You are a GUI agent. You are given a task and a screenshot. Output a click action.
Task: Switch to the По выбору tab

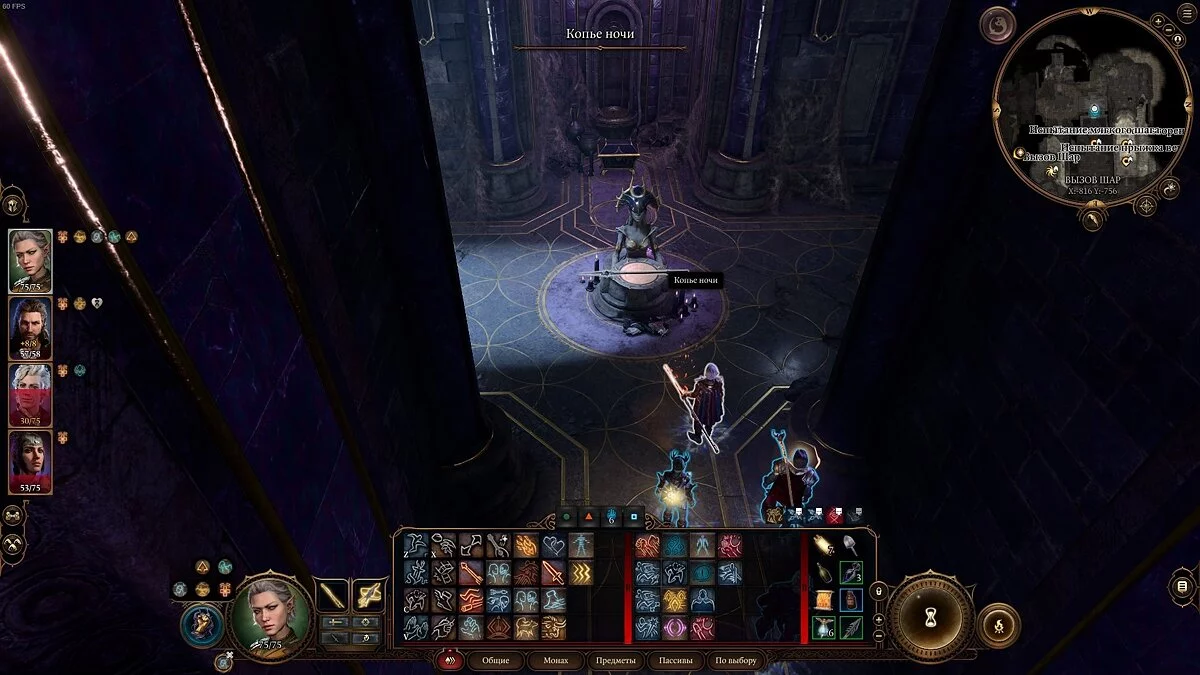(735, 660)
